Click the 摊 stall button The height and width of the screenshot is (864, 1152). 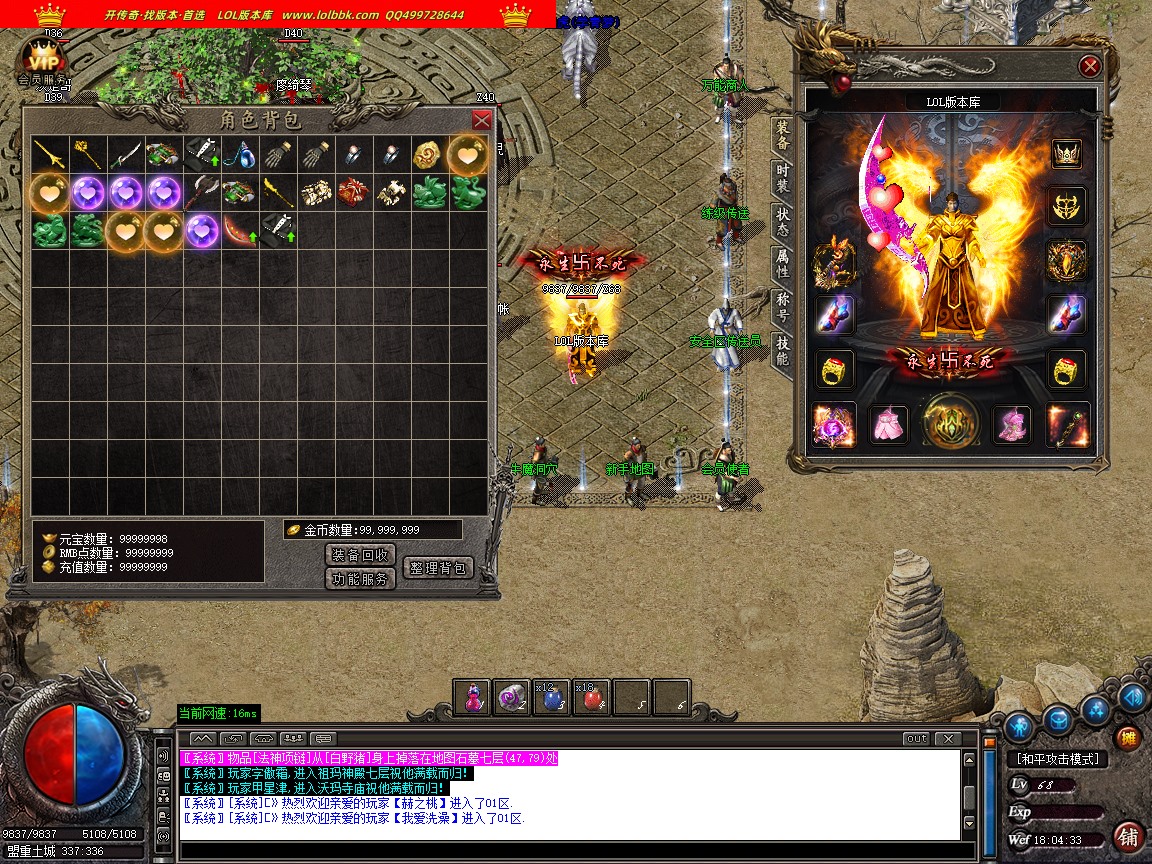pyautogui.click(x=1128, y=738)
